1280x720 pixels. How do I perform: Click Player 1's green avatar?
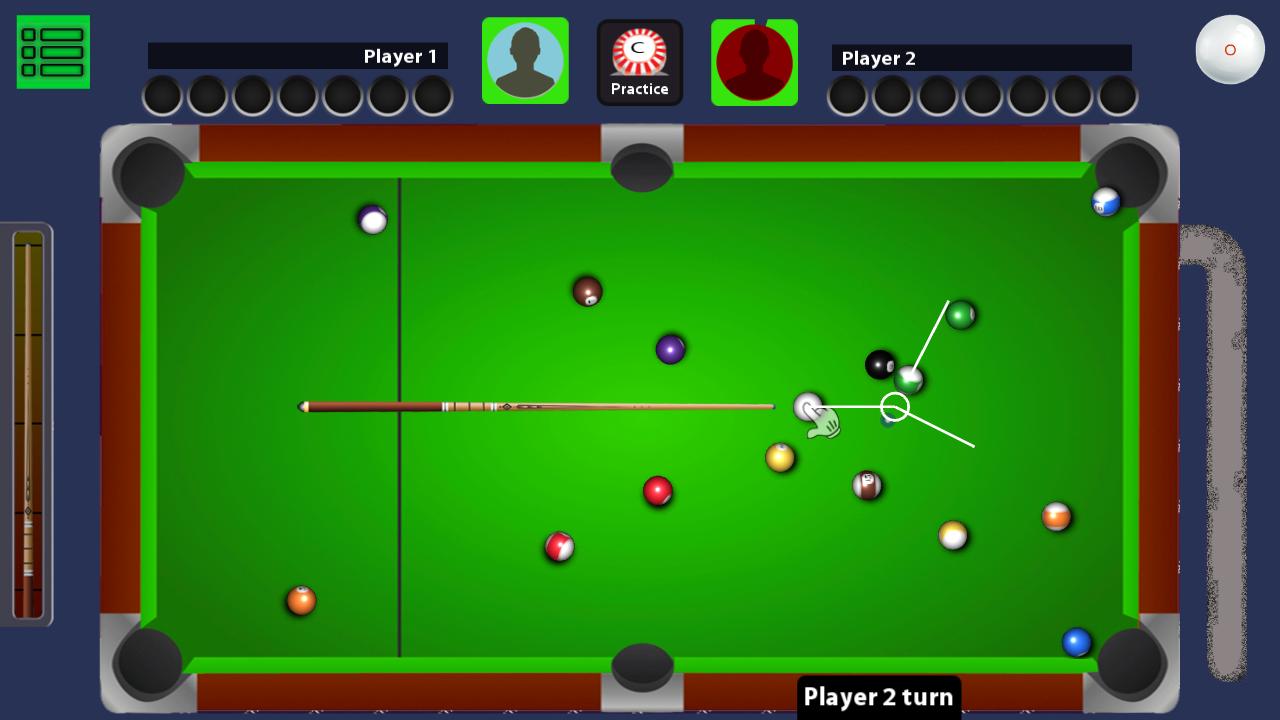[525, 60]
